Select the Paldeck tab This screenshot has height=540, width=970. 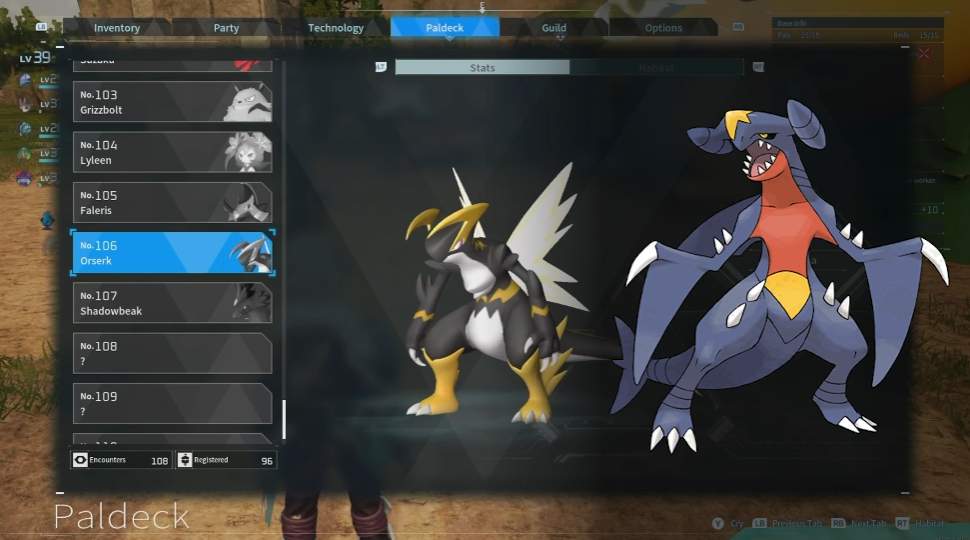click(x=445, y=28)
